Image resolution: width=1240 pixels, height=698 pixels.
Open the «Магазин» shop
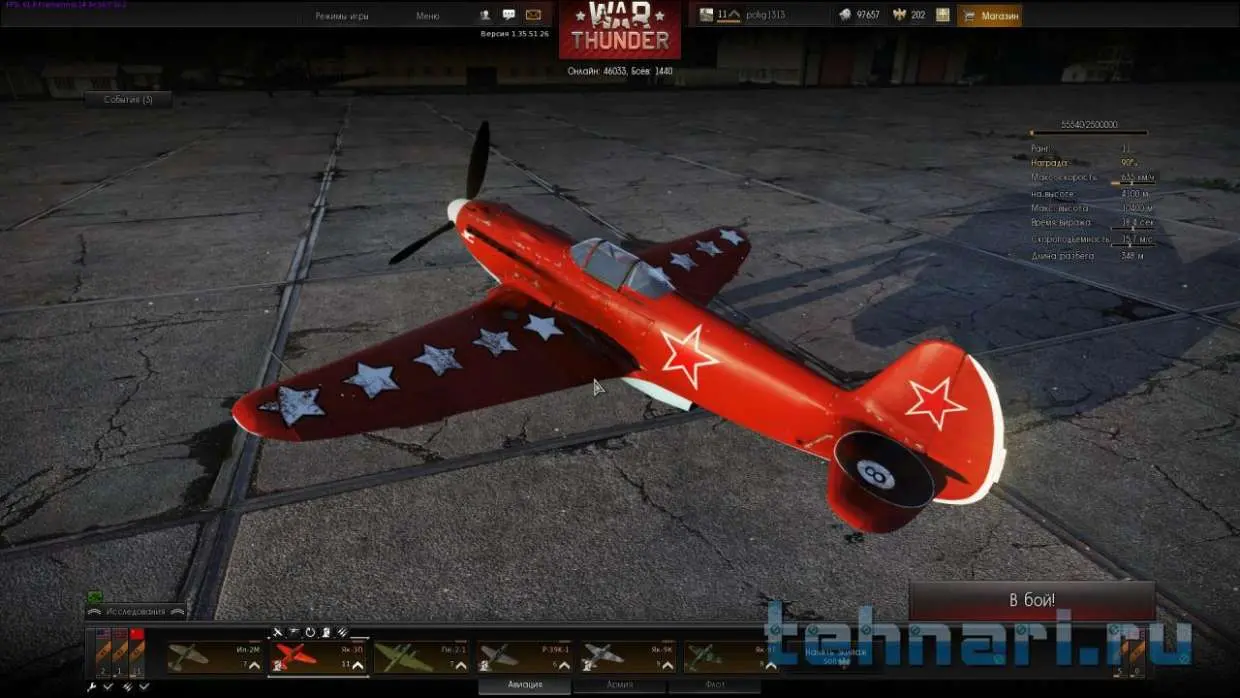(989, 16)
